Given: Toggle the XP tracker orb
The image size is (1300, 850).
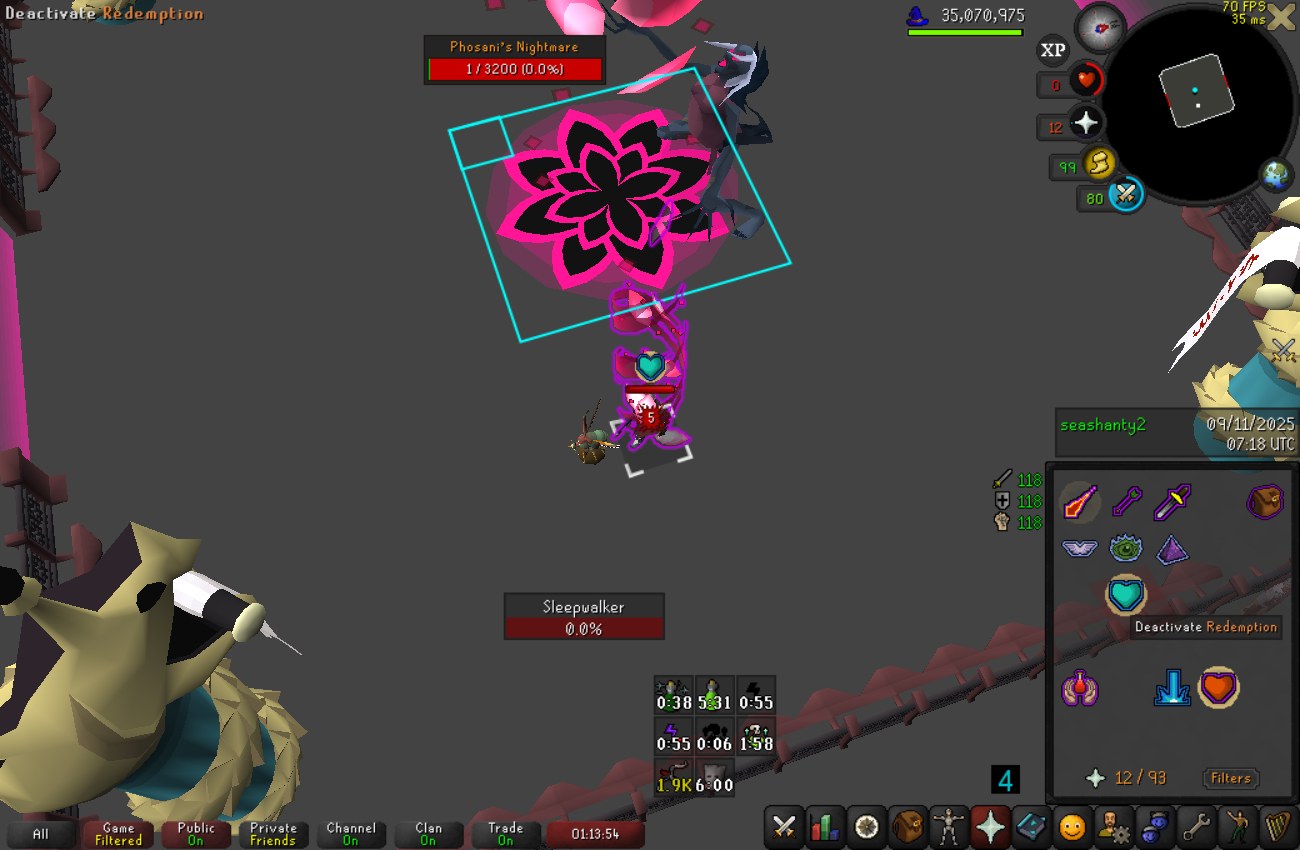Looking at the screenshot, I should [x=1053, y=50].
